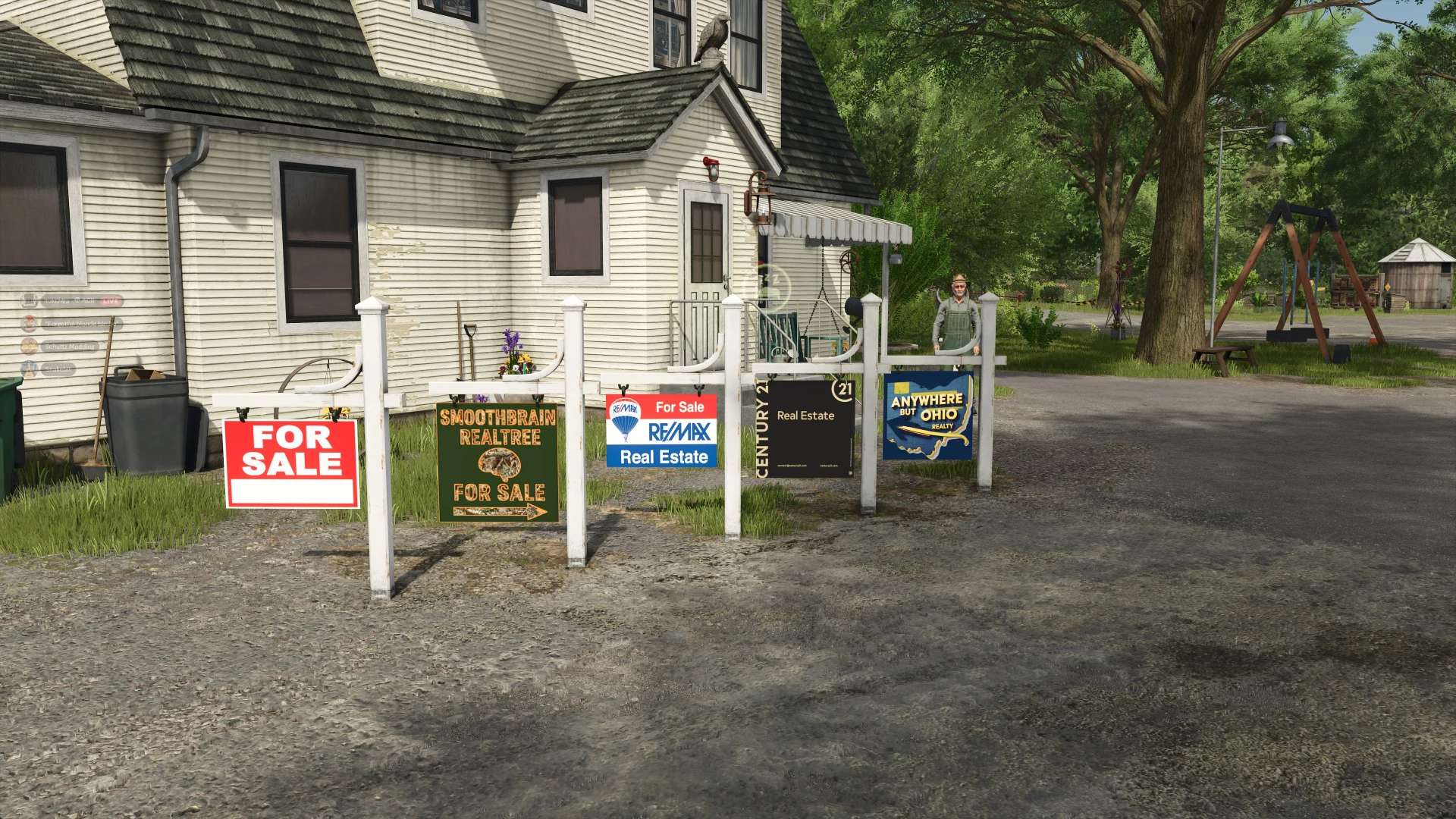Select Schultz Modding in the voice overlay
This screenshot has width=1456, height=819.
[68, 347]
